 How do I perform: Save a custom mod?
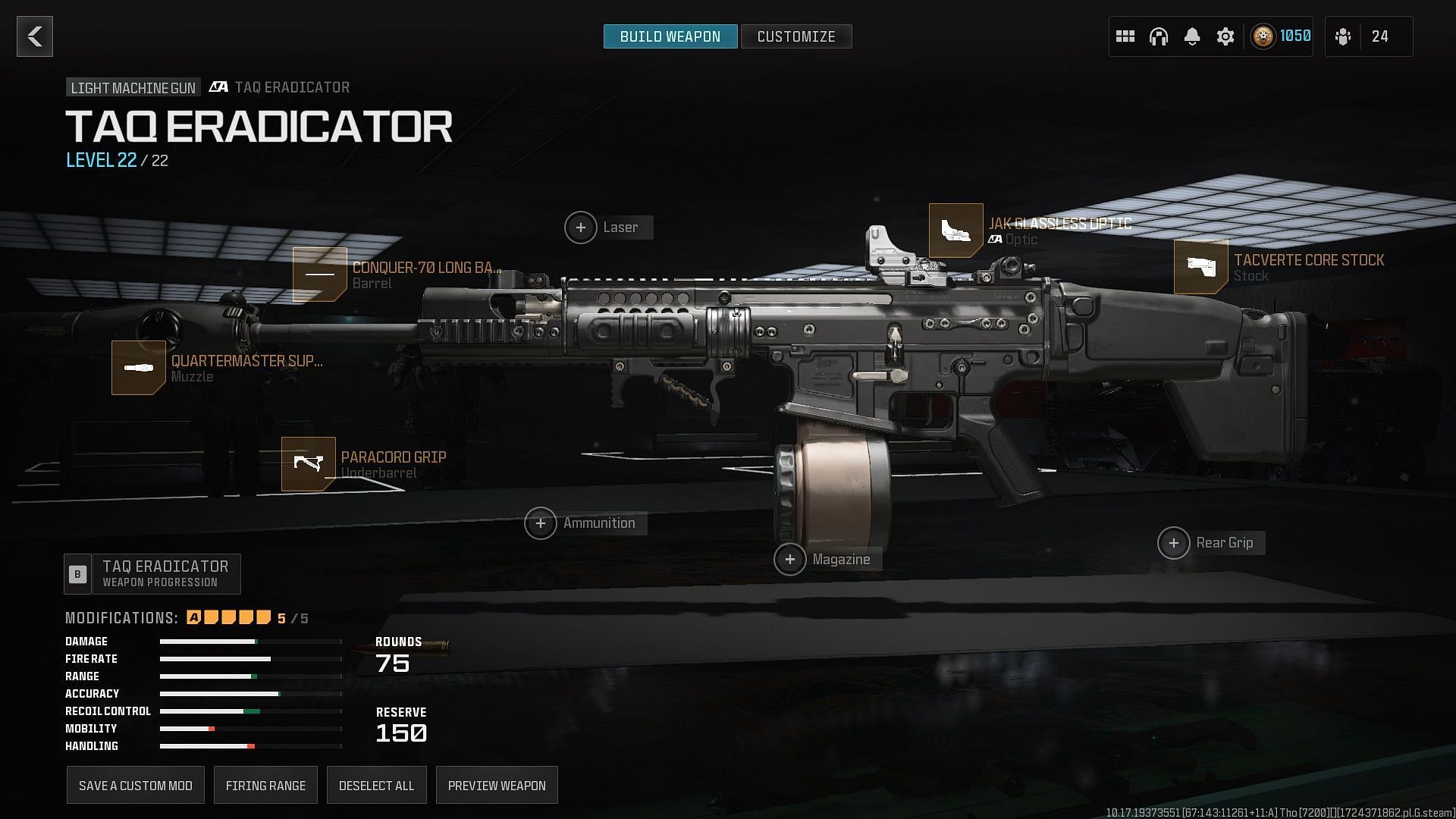point(136,786)
